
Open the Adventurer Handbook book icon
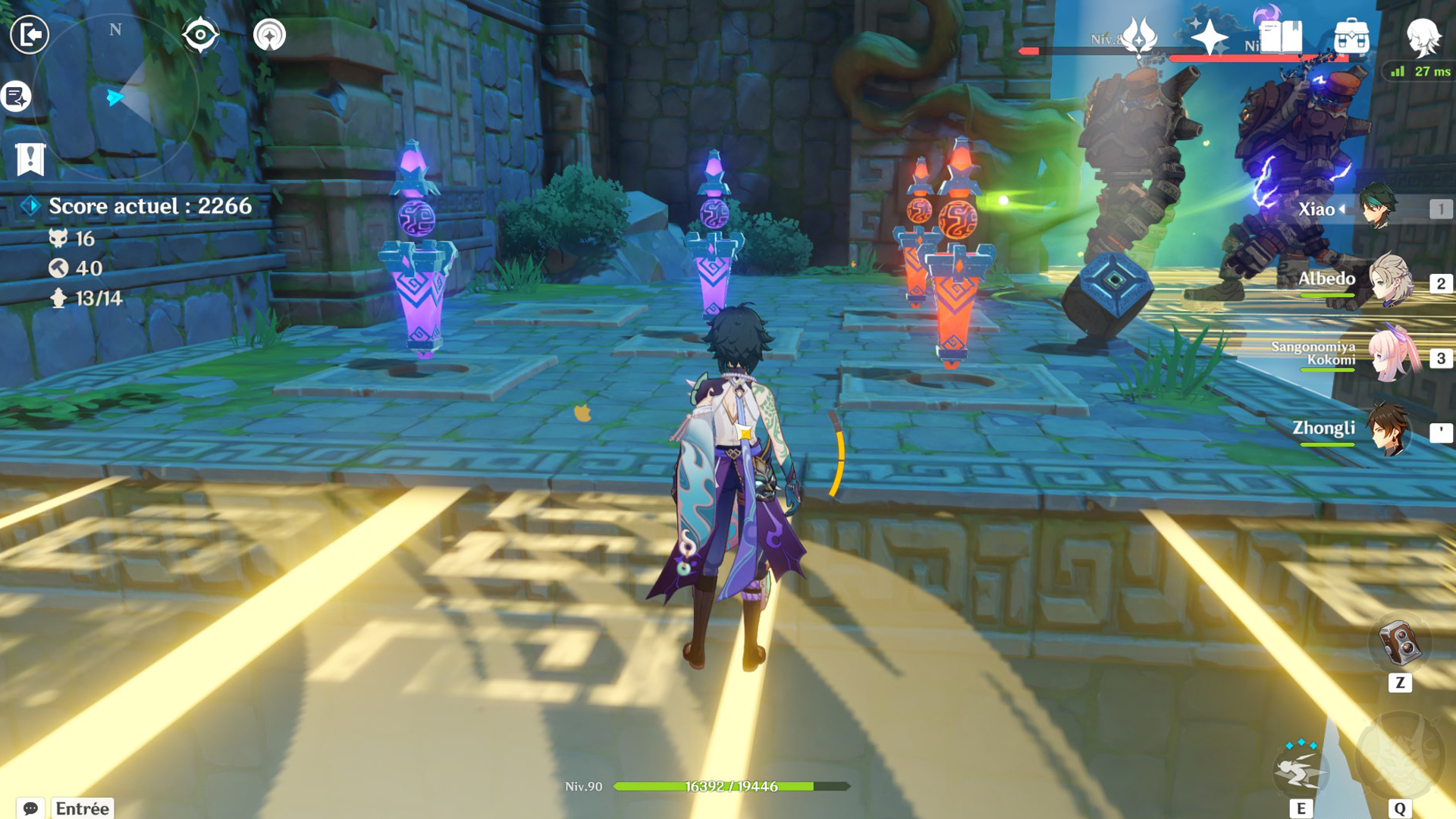click(1280, 36)
